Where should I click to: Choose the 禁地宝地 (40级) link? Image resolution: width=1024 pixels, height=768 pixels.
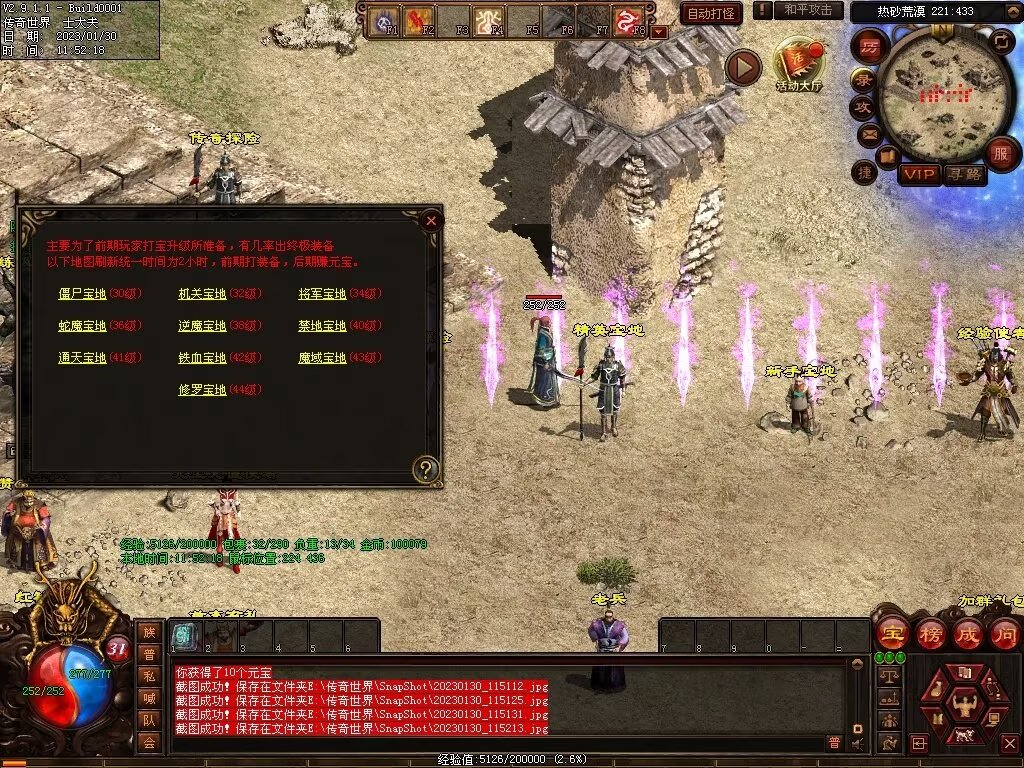(322, 326)
